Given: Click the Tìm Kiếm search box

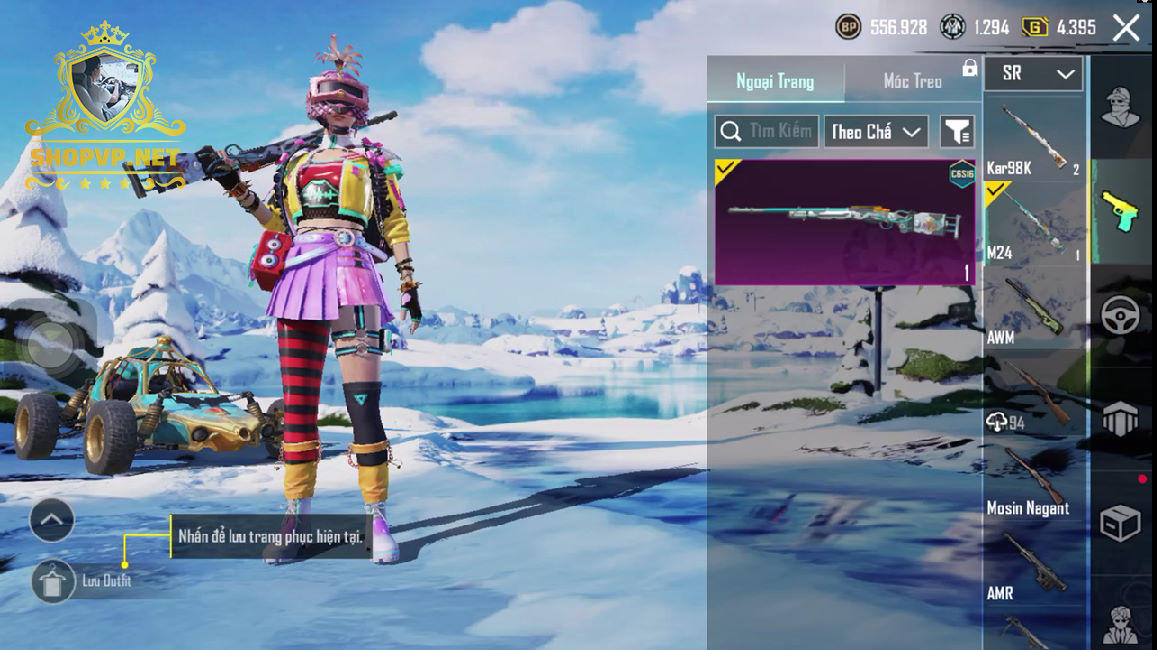Looking at the screenshot, I should pos(767,131).
